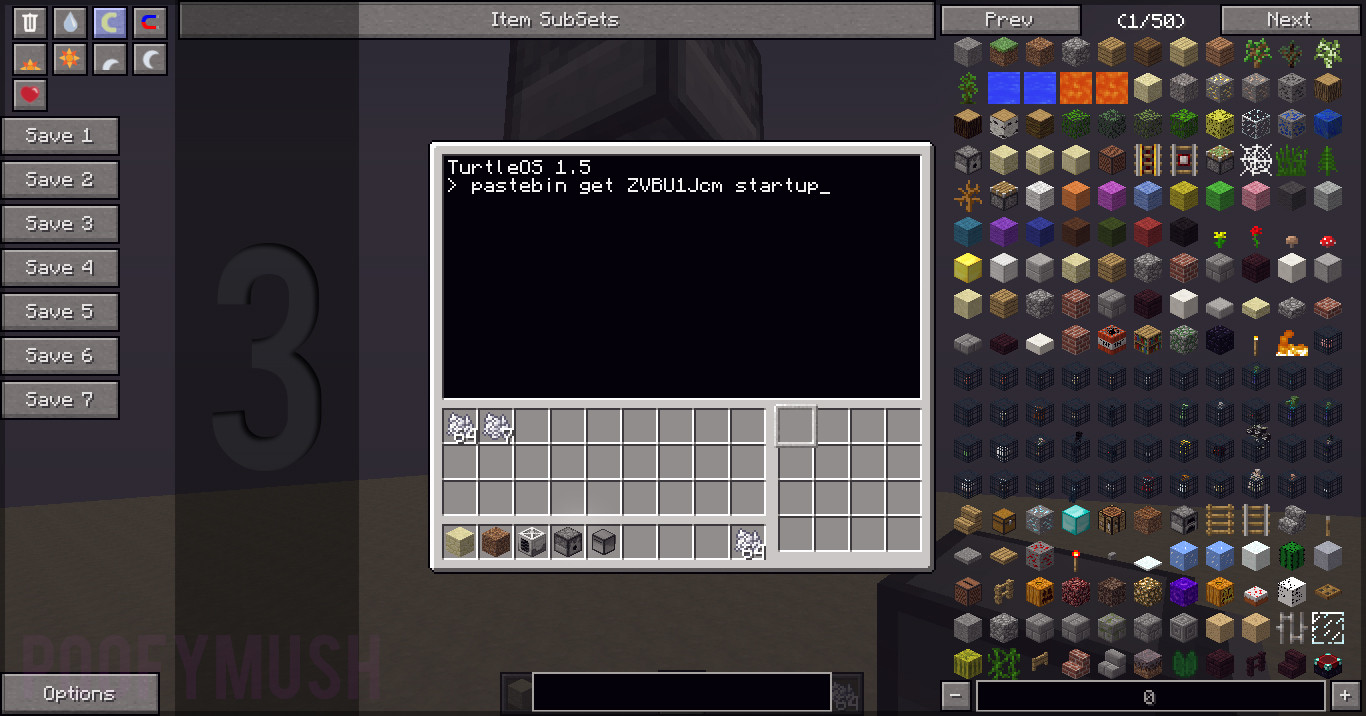Toggle the magnet mode icon
The height and width of the screenshot is (716, 1366).
tap(150, 23)
